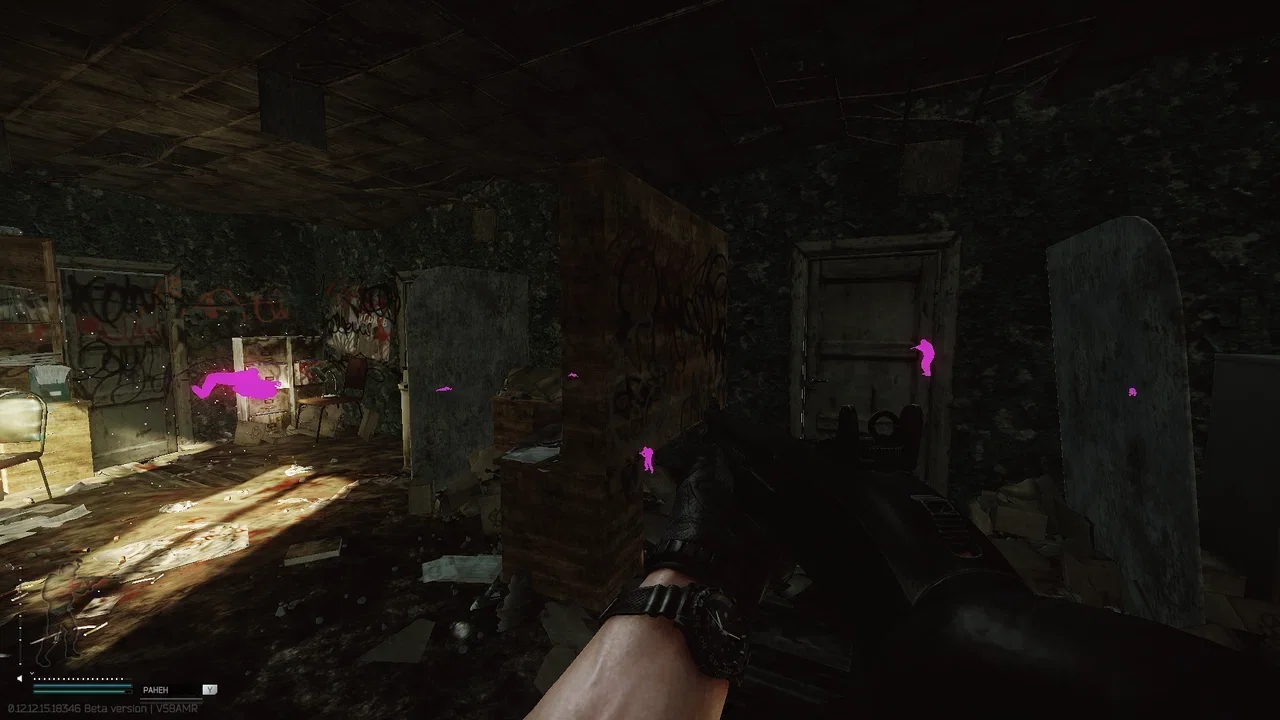Click the speaker noise level icon
The image size is (1280, 720).
(20, 679)
